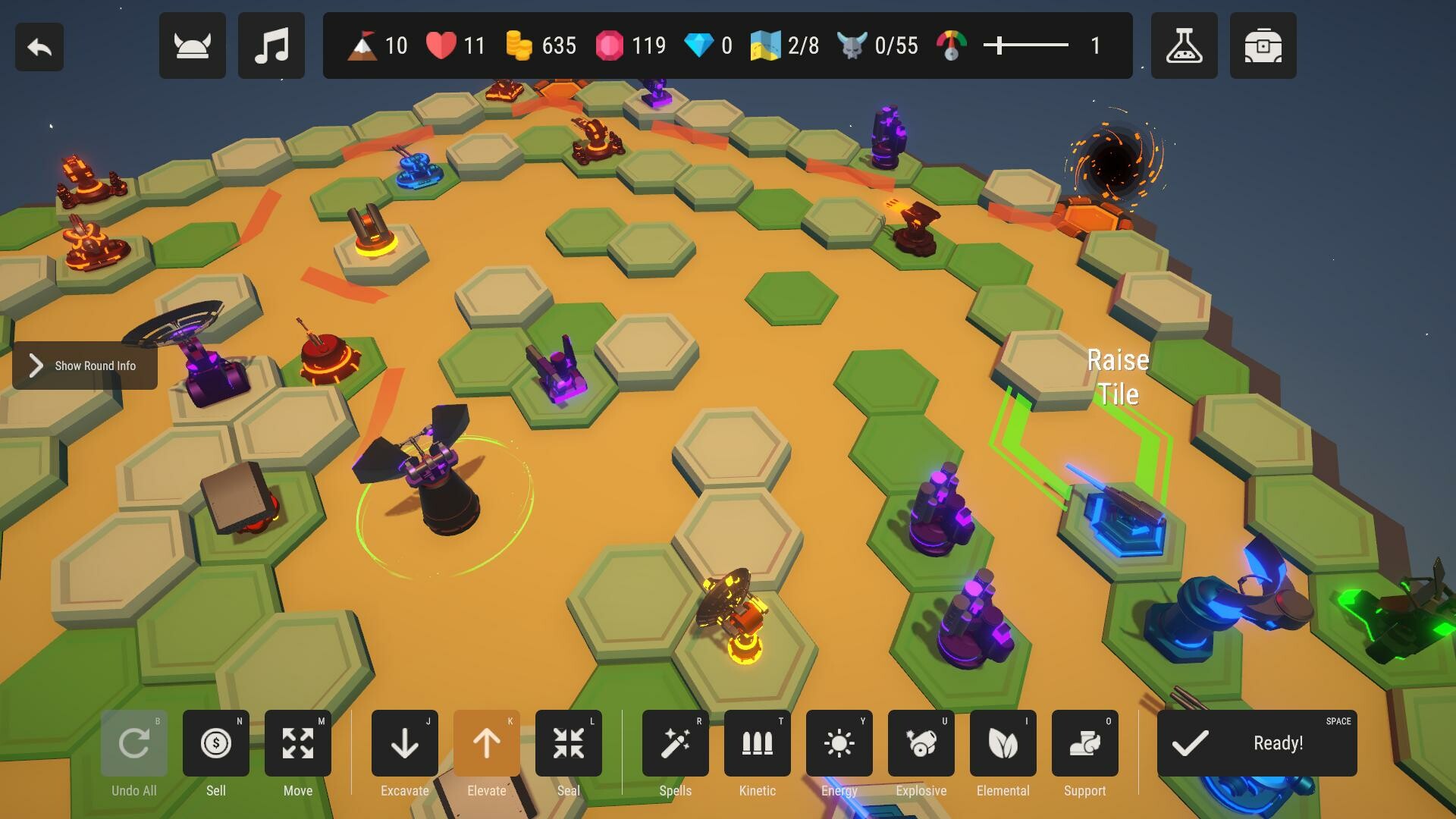Open the Elemental towers category
Image resolution: width=1456 pixels, height=819 pixels.
[1003, 743]
